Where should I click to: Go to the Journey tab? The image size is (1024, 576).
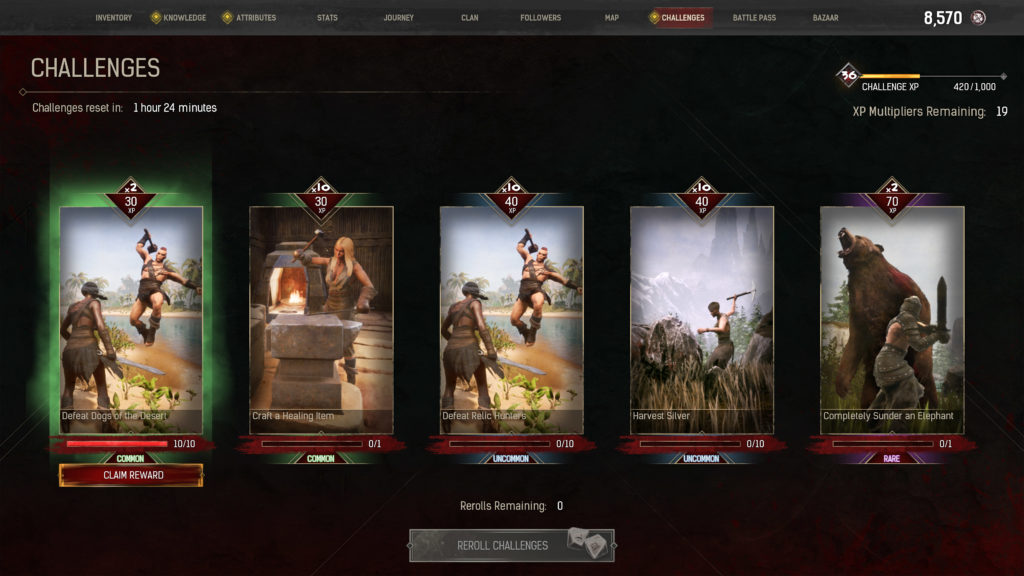pyautogui.click(x=398, y=18)
